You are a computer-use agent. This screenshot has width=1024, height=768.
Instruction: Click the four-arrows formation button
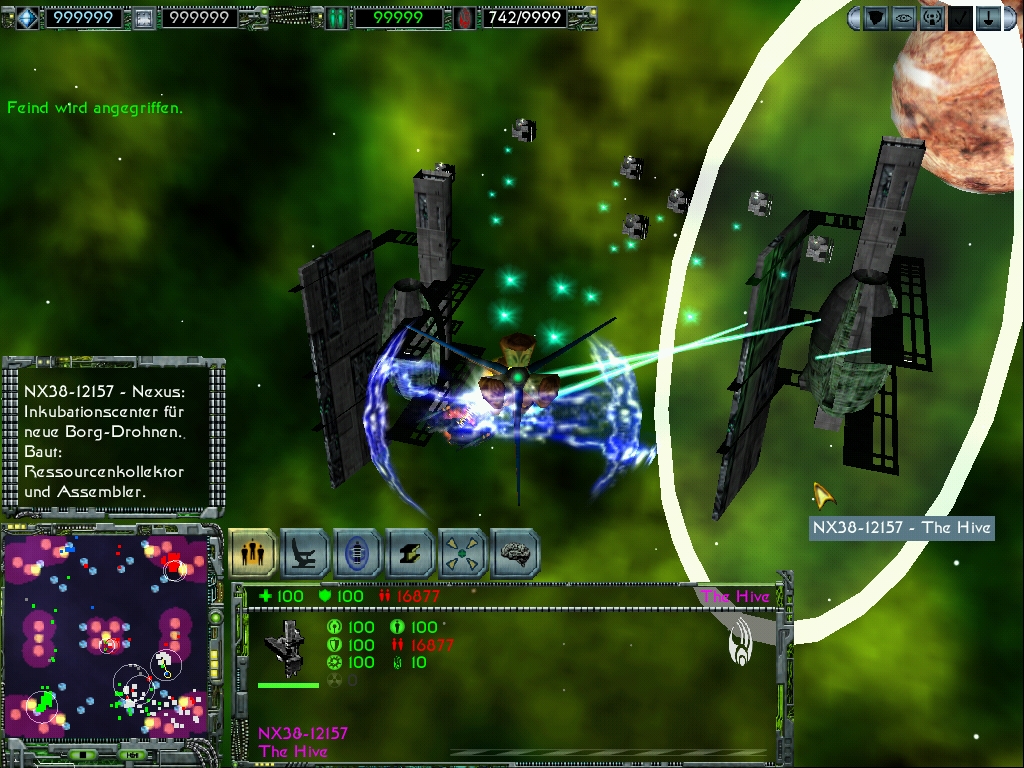click(463, 553)
